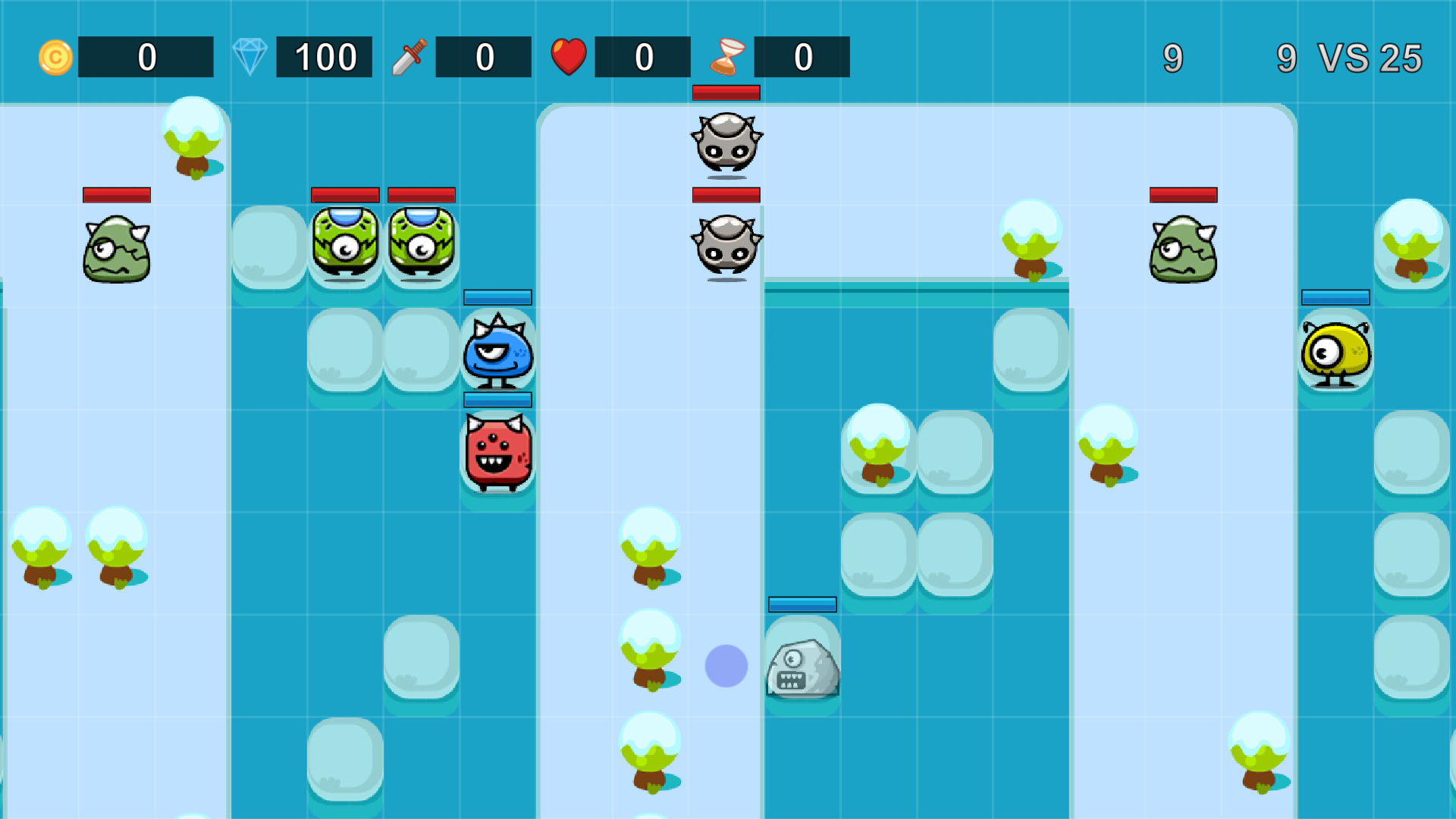The width and height of the screenshot is (1456, 819).
Task: Click the sword attack counter icon
Action: click(x=409, y=56)
